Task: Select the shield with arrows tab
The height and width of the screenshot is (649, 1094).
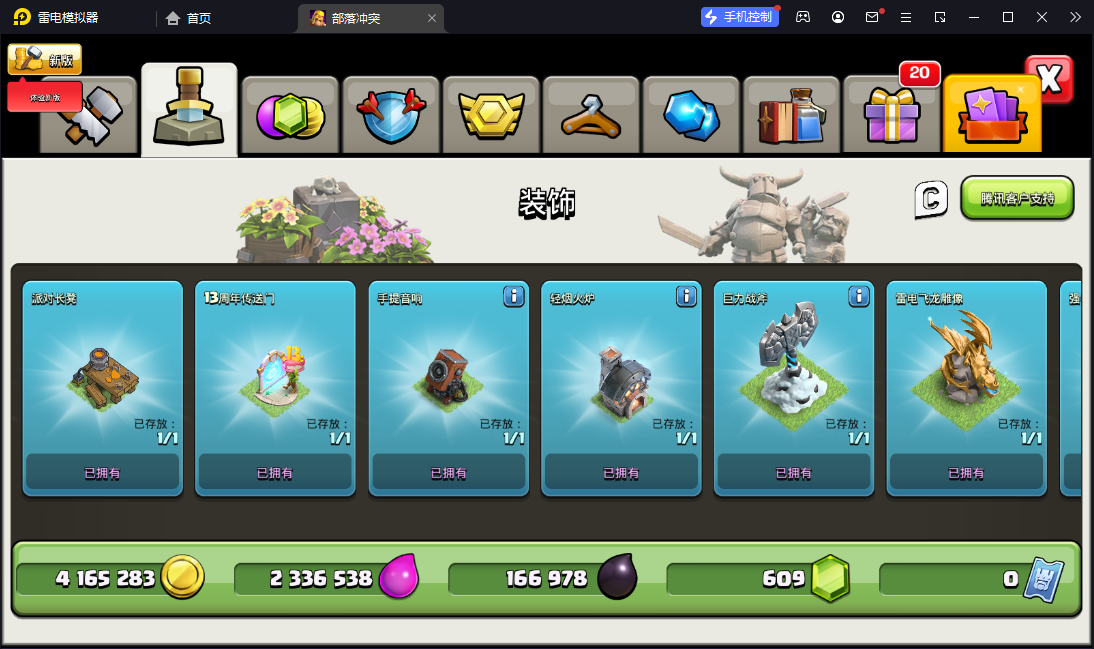Action: point(391,116)
